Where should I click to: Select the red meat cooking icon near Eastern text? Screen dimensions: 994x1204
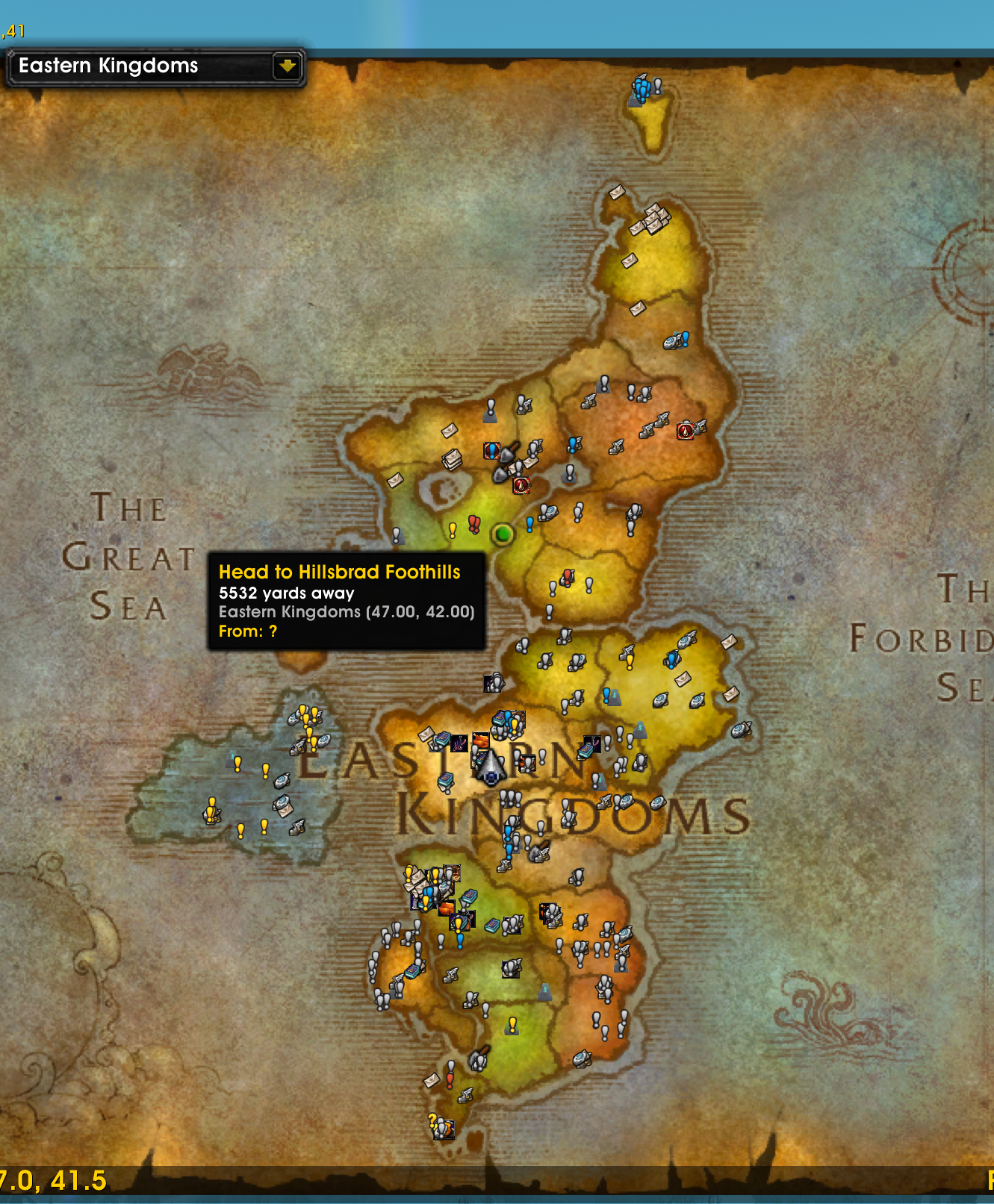pyautogui.click(x=481, y=741)
